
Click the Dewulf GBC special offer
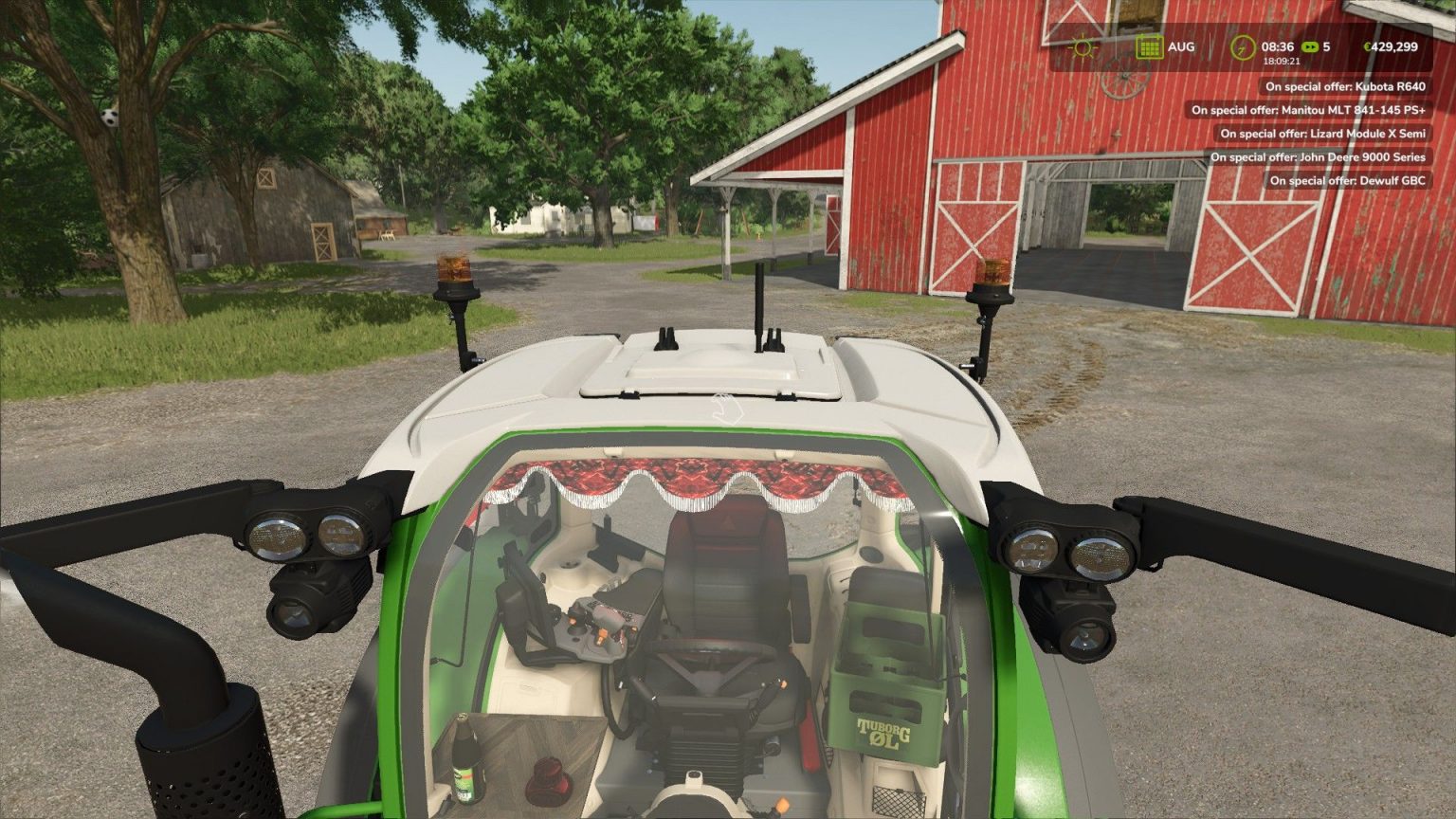tap(1347, 180)
